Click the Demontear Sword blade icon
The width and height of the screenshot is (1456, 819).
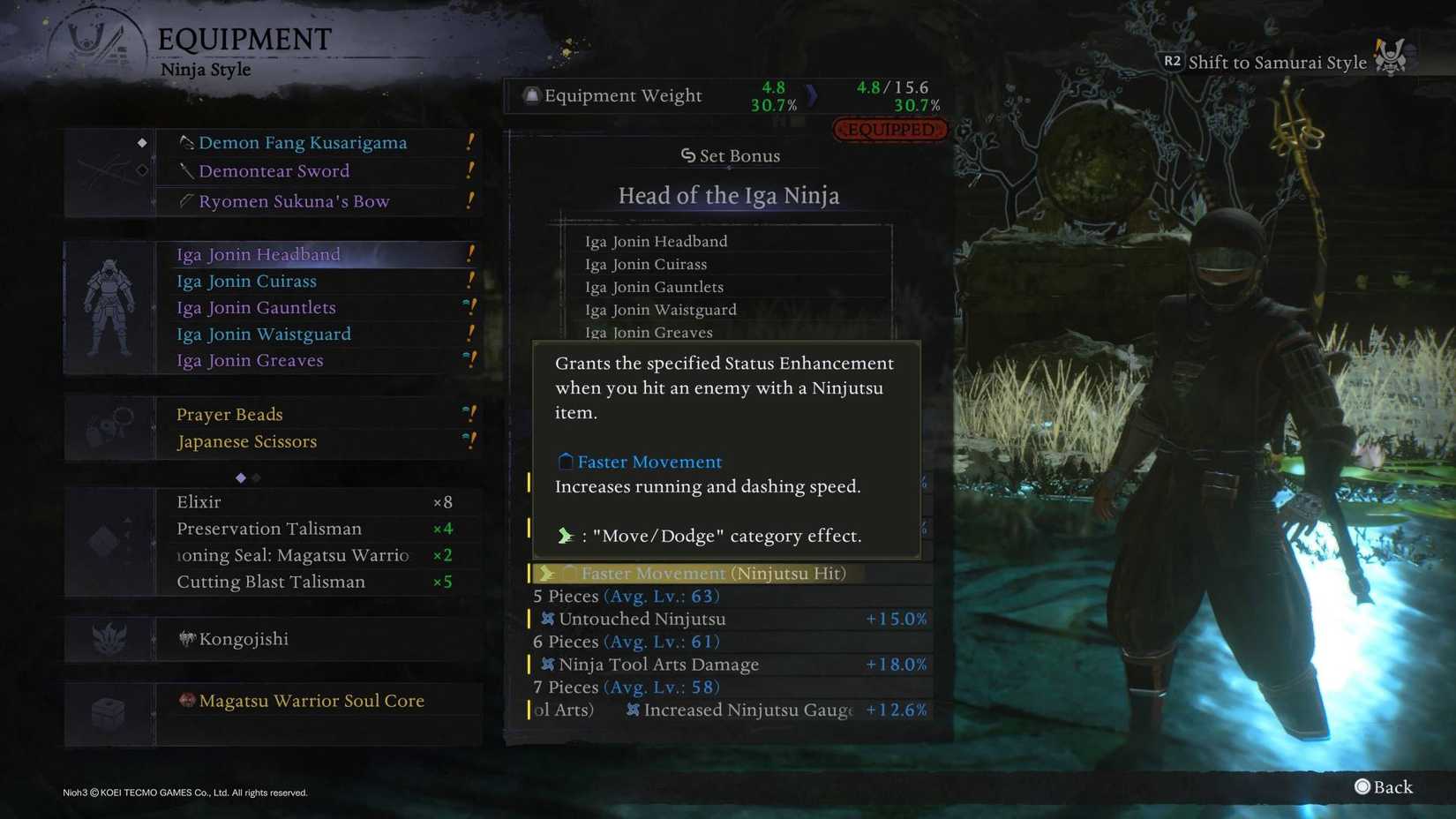pos(186,171)
